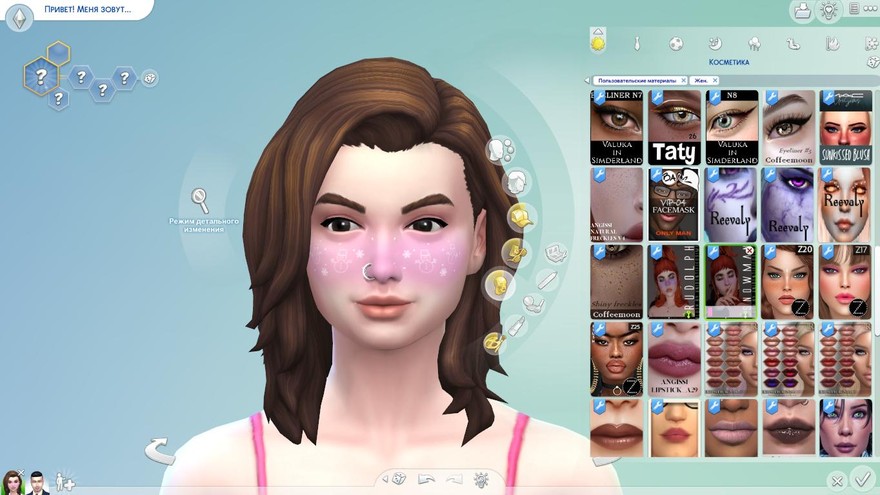Select the male Sim portrait
Viewport: 880px width, 495px height.
click(38, 482)
